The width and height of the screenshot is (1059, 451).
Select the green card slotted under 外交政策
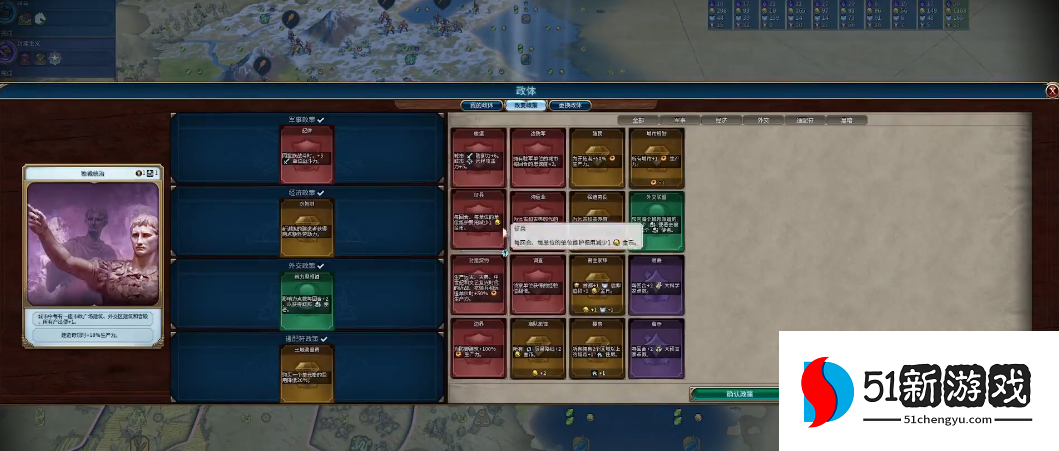pos(306,294)
